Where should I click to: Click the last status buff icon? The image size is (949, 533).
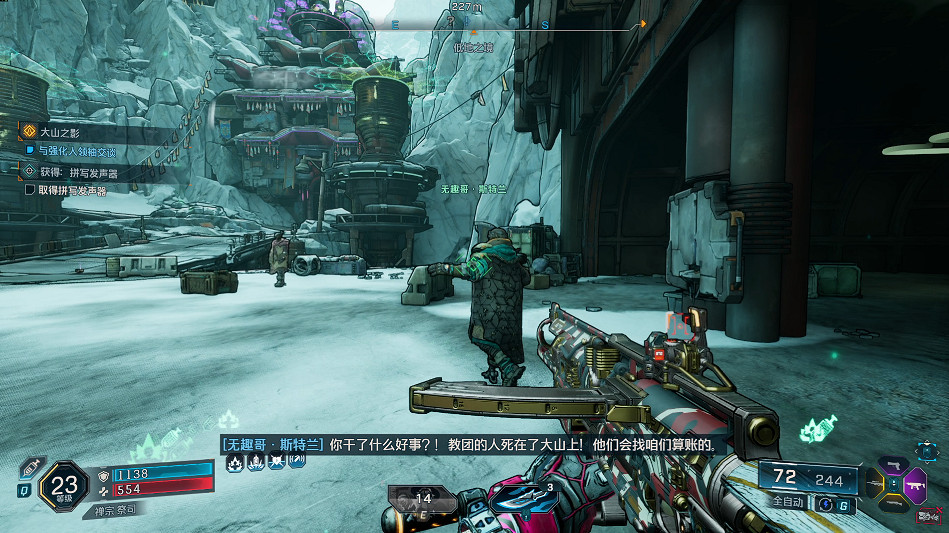(x=297, y=461)
